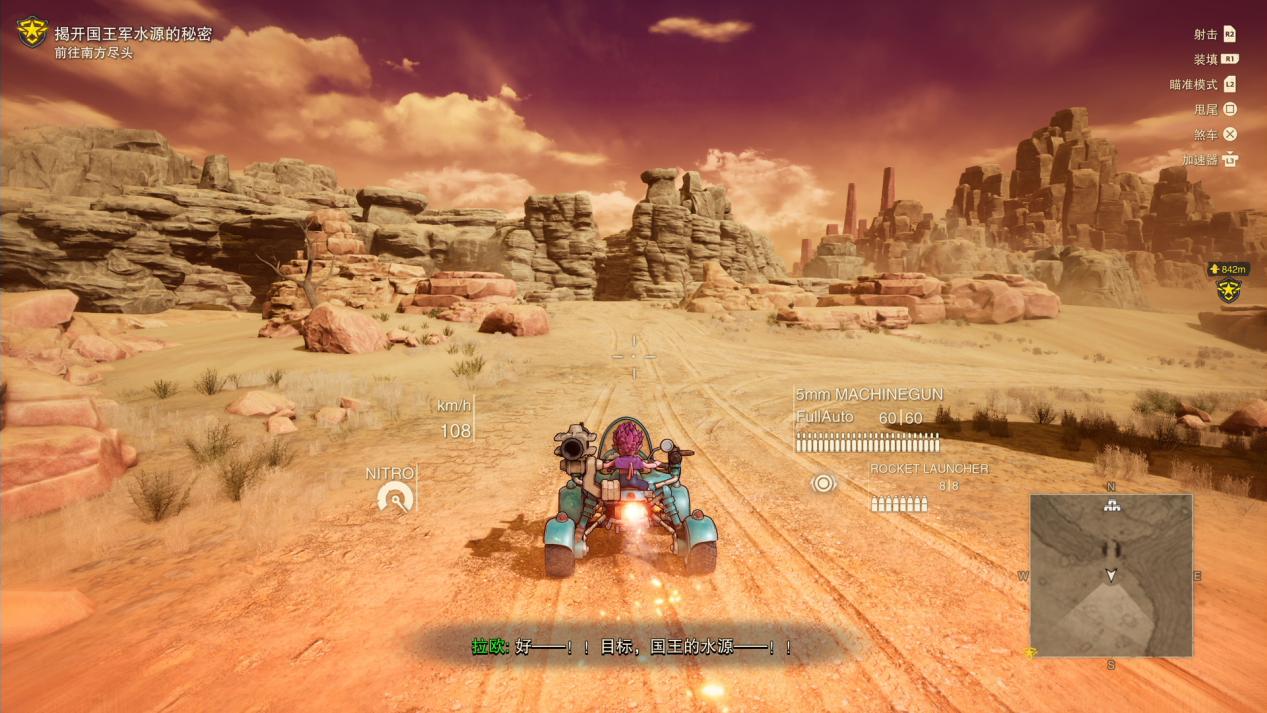Open the quest objective about the water source
The width and height of the screenshot is (1267, 713).
[133, 34]
